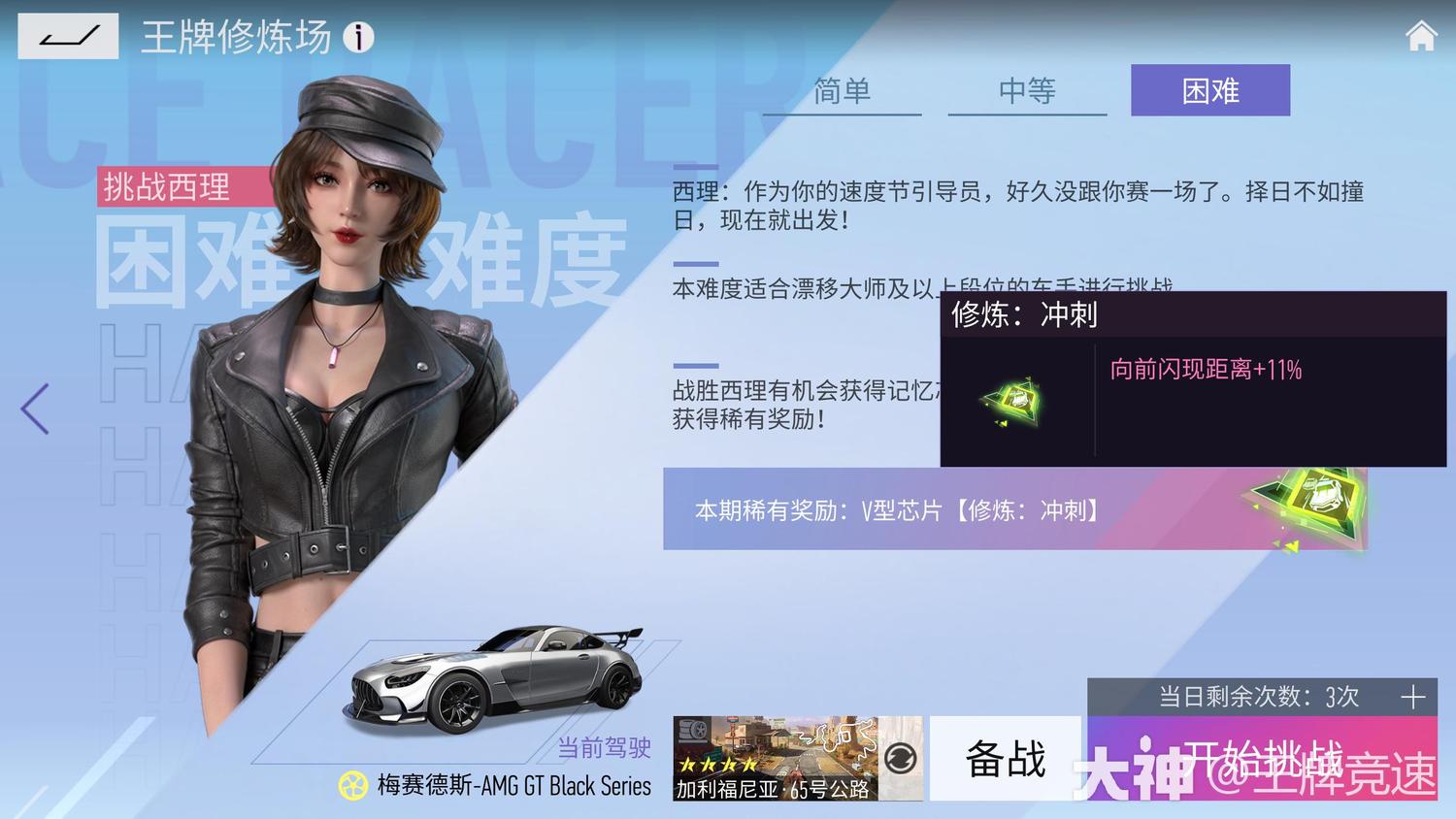Tap the info icon beside 王牌修炼场 title
The width and height of the screenshot is (1456, 819).
(x=360, y=38)
